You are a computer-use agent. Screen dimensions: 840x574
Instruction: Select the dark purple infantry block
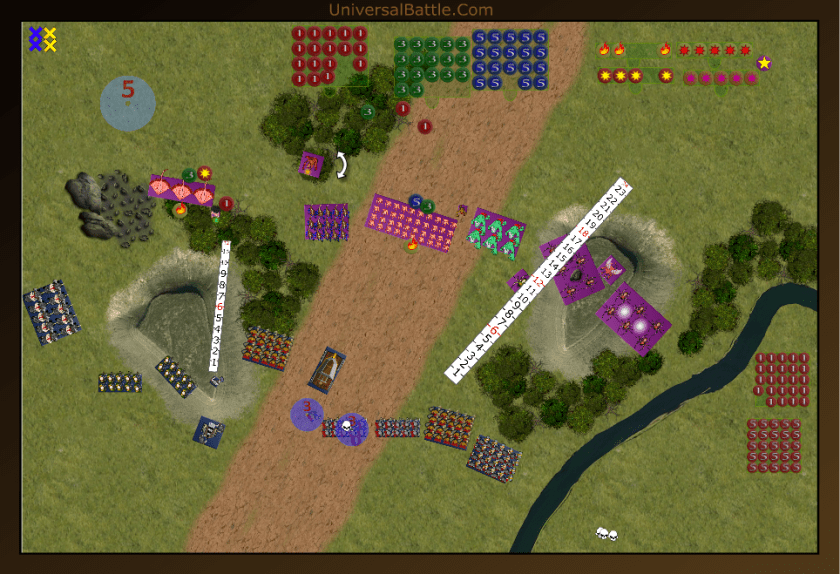tap(327, 222)
